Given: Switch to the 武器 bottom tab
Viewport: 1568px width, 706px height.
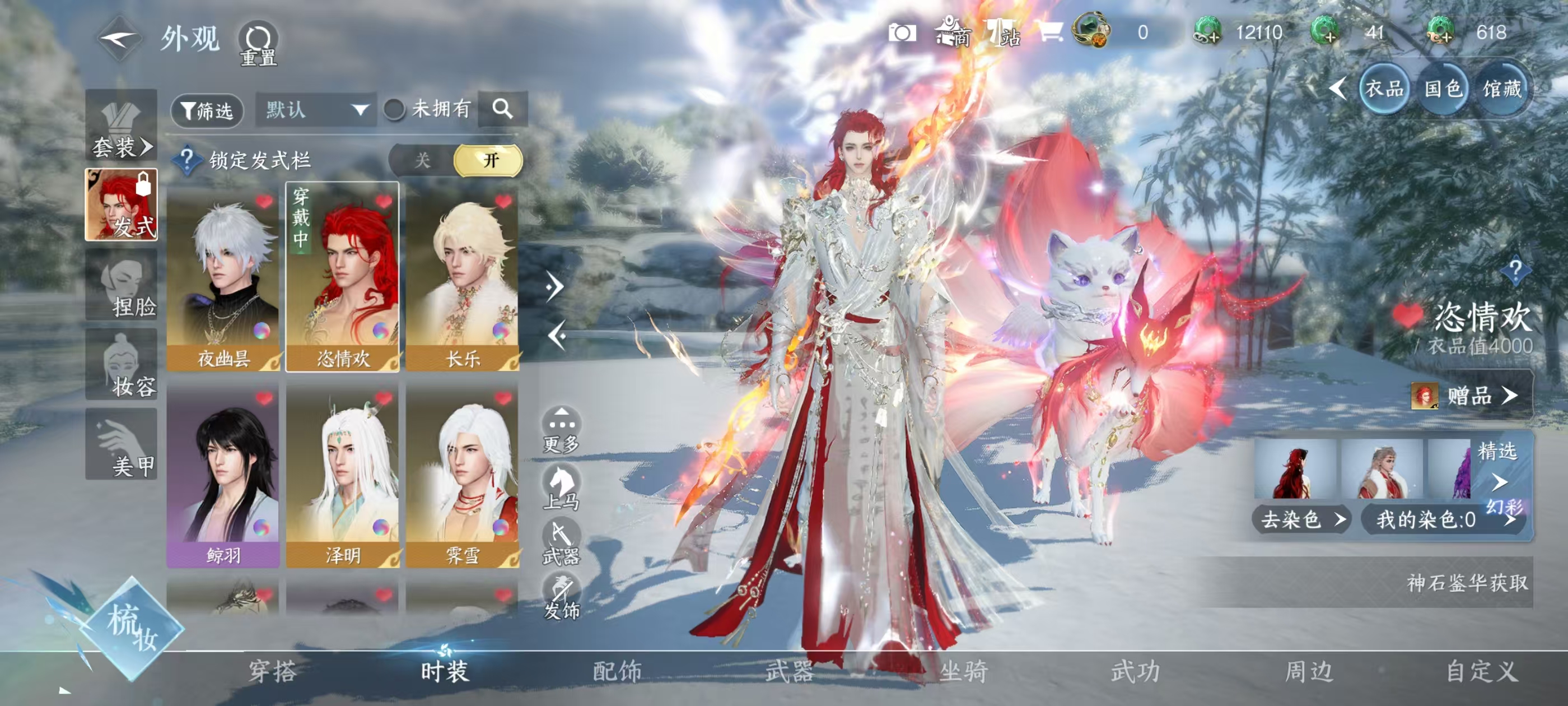Looking at the screenshot, I should click(790, 671).
